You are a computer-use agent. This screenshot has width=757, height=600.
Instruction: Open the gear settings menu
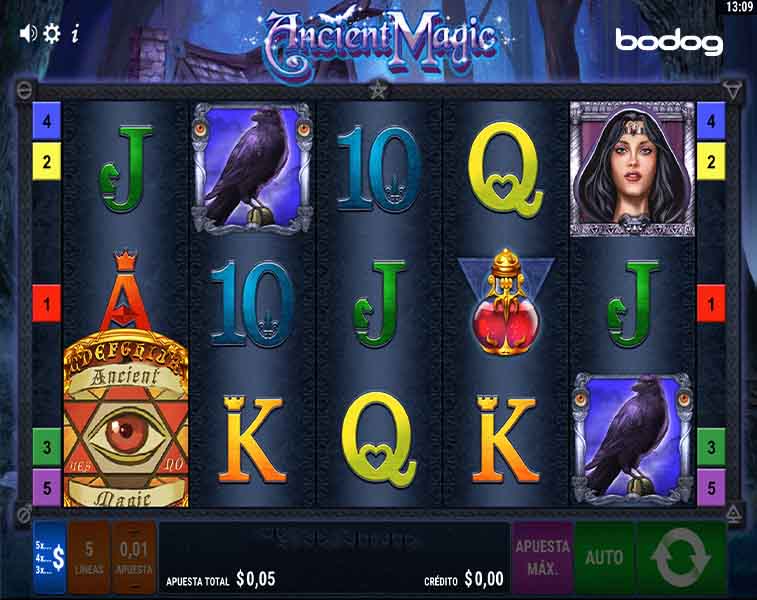[x=52, y=32]
